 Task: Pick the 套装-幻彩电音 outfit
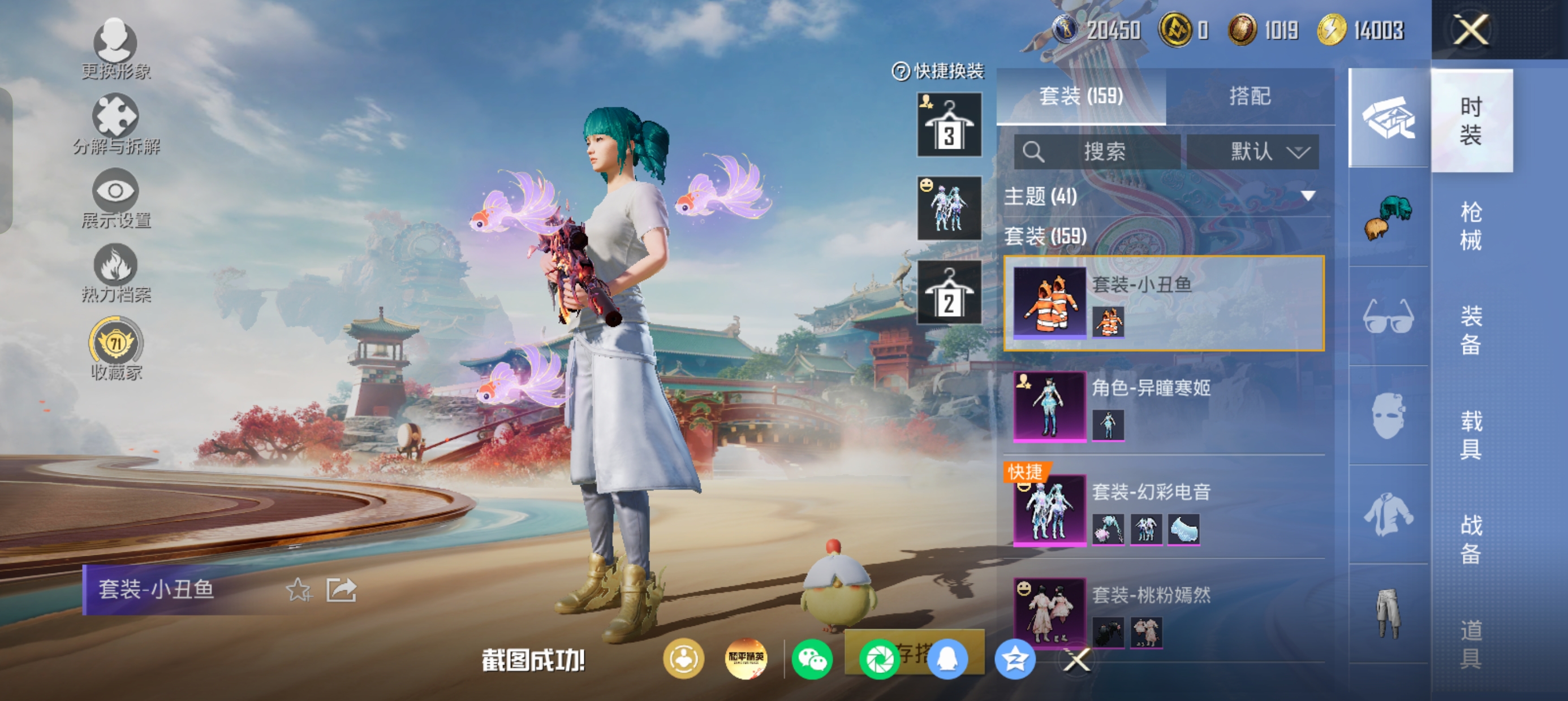click(x=1164, y=509)
